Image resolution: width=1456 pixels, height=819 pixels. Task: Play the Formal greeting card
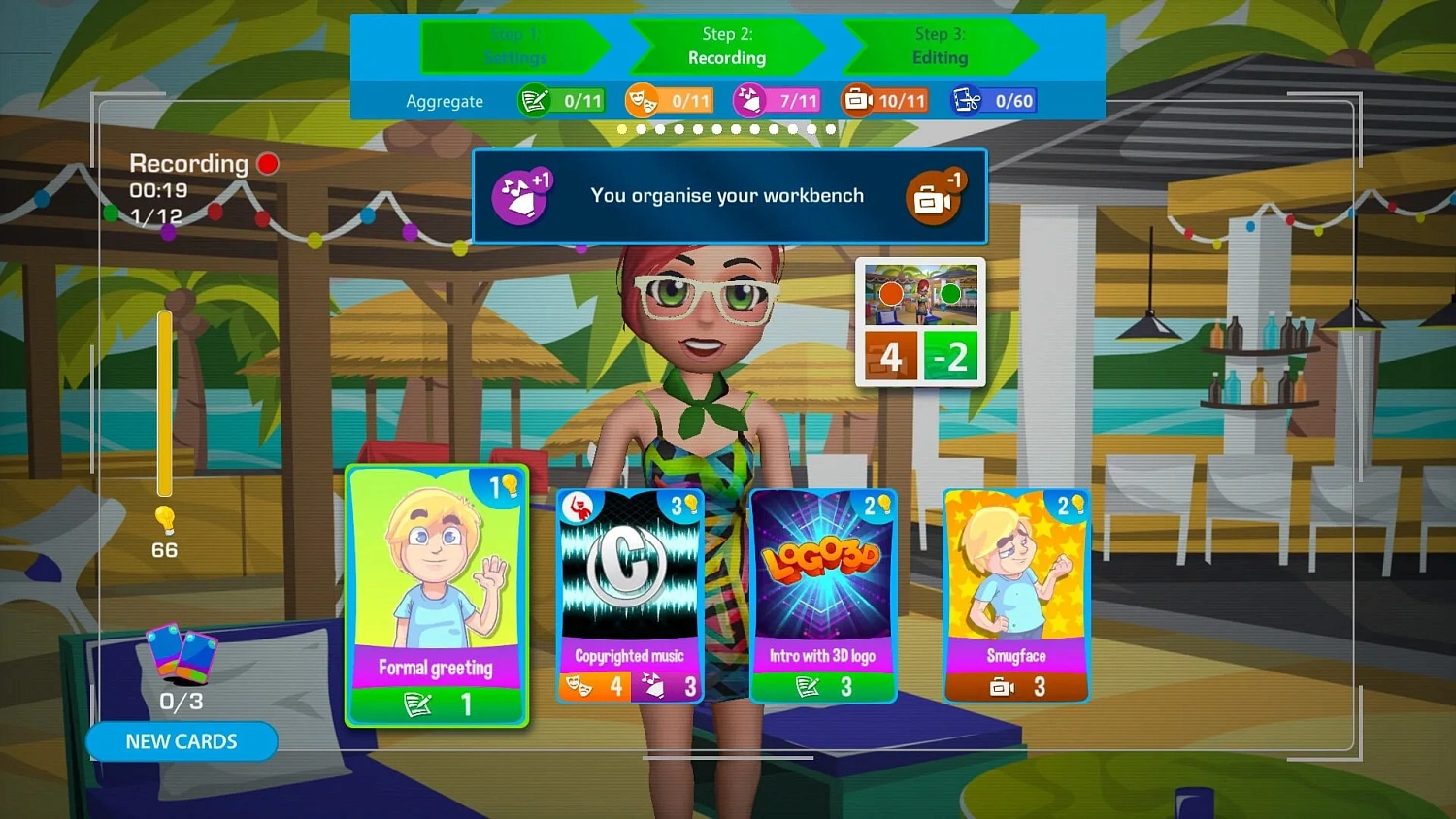[x=437, y=596]
